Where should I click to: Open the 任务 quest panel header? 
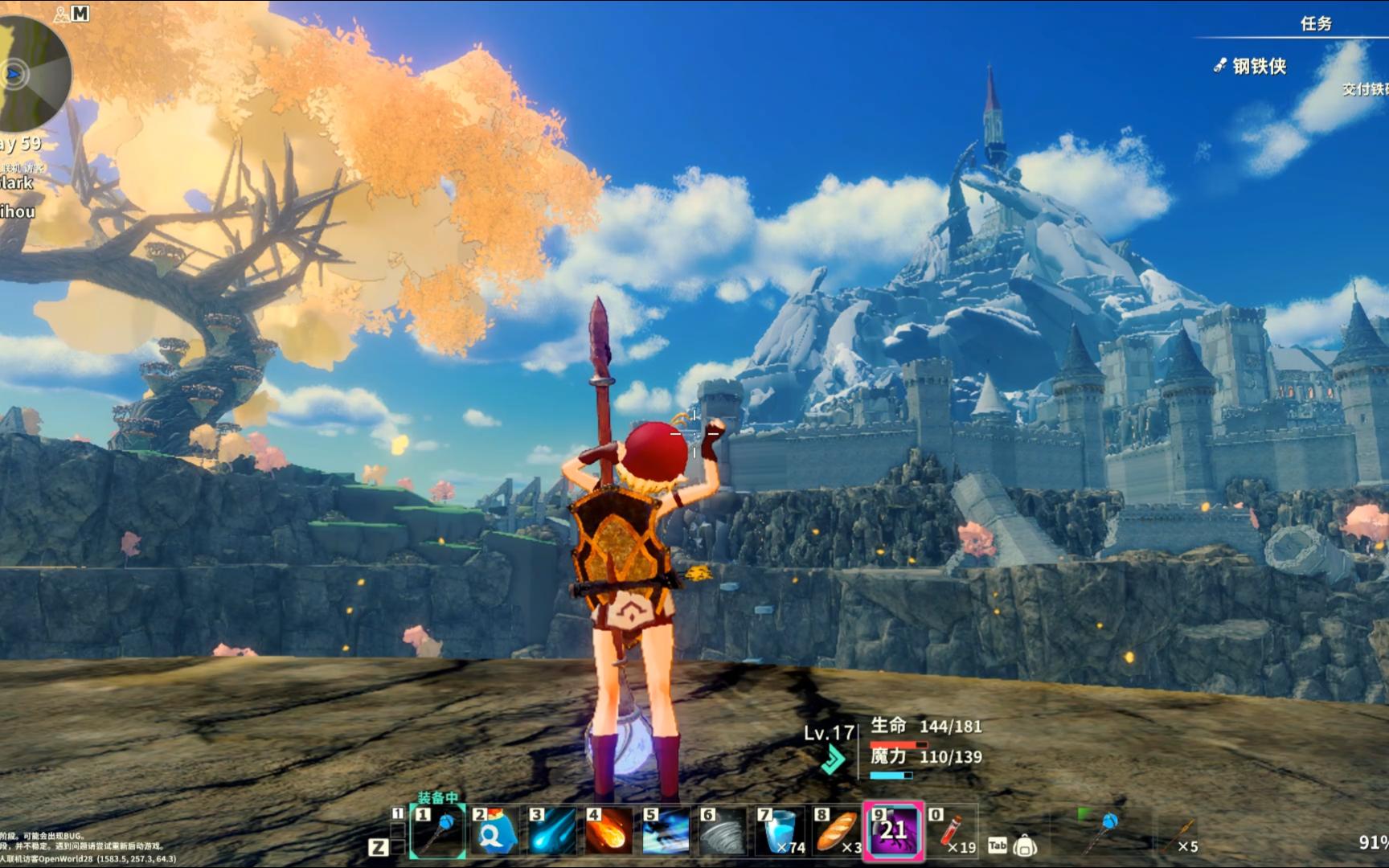1316,24
